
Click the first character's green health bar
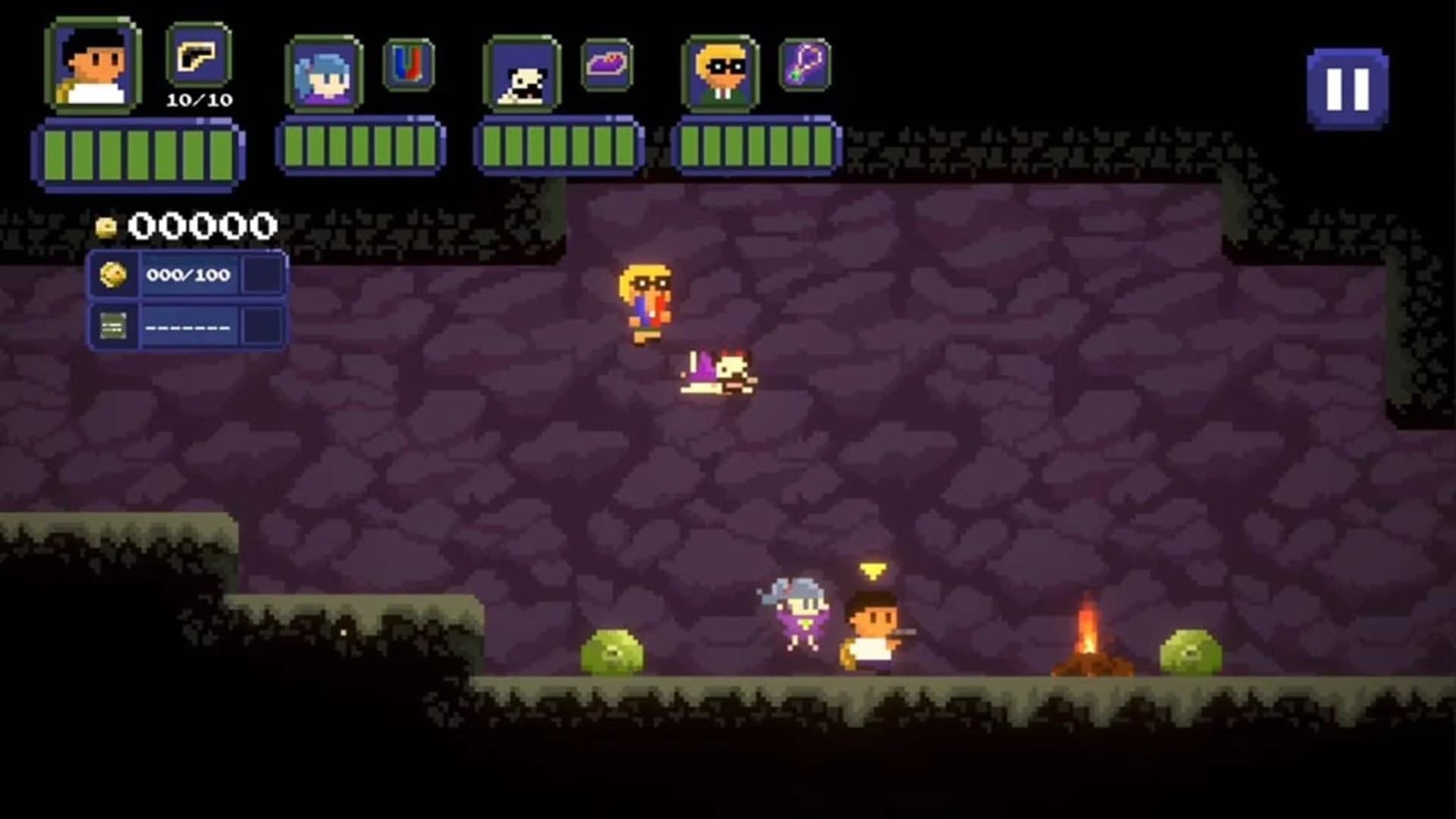[136, 152]
